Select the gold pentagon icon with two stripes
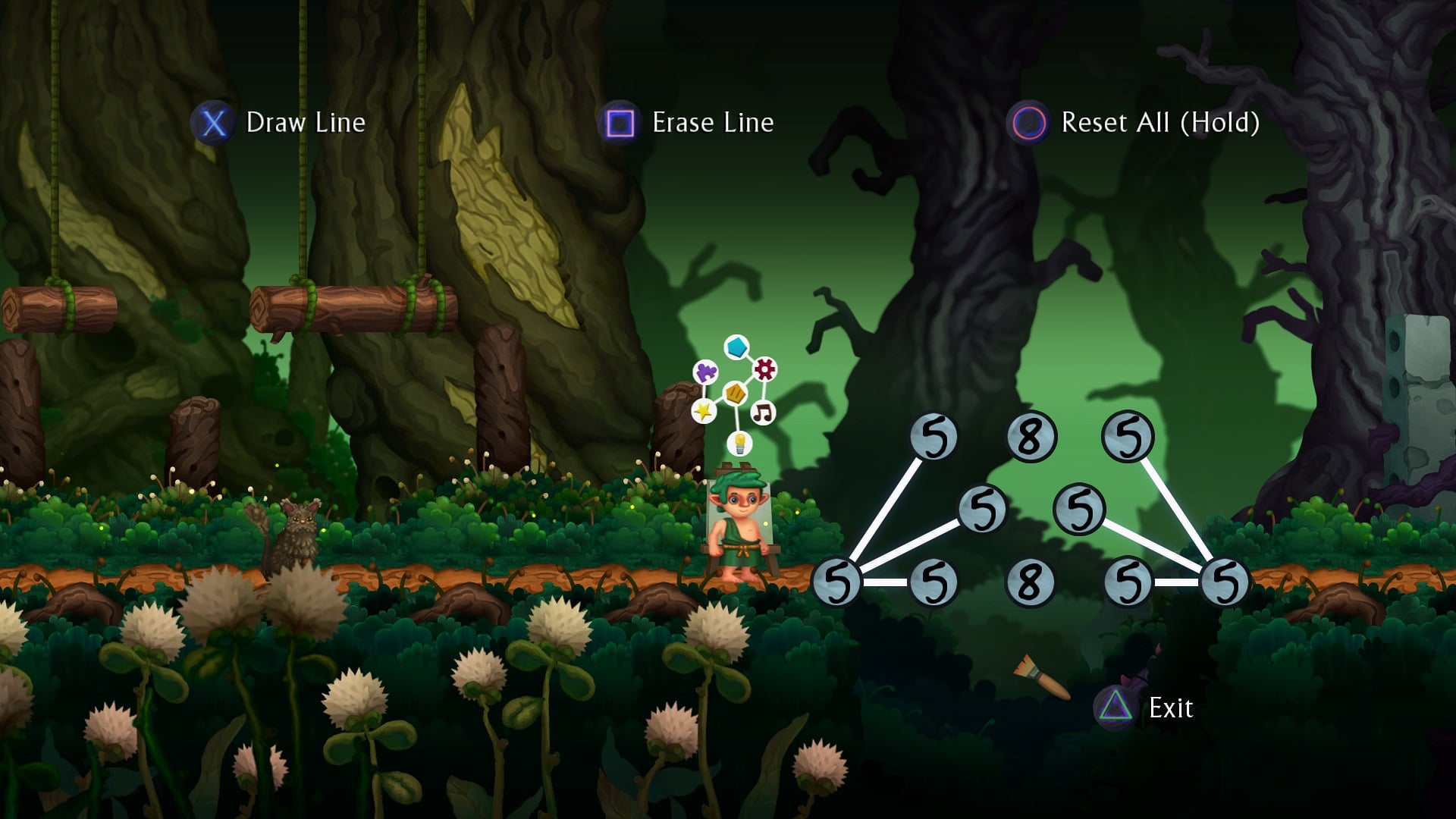1456x819 pixels. point(735,393)
